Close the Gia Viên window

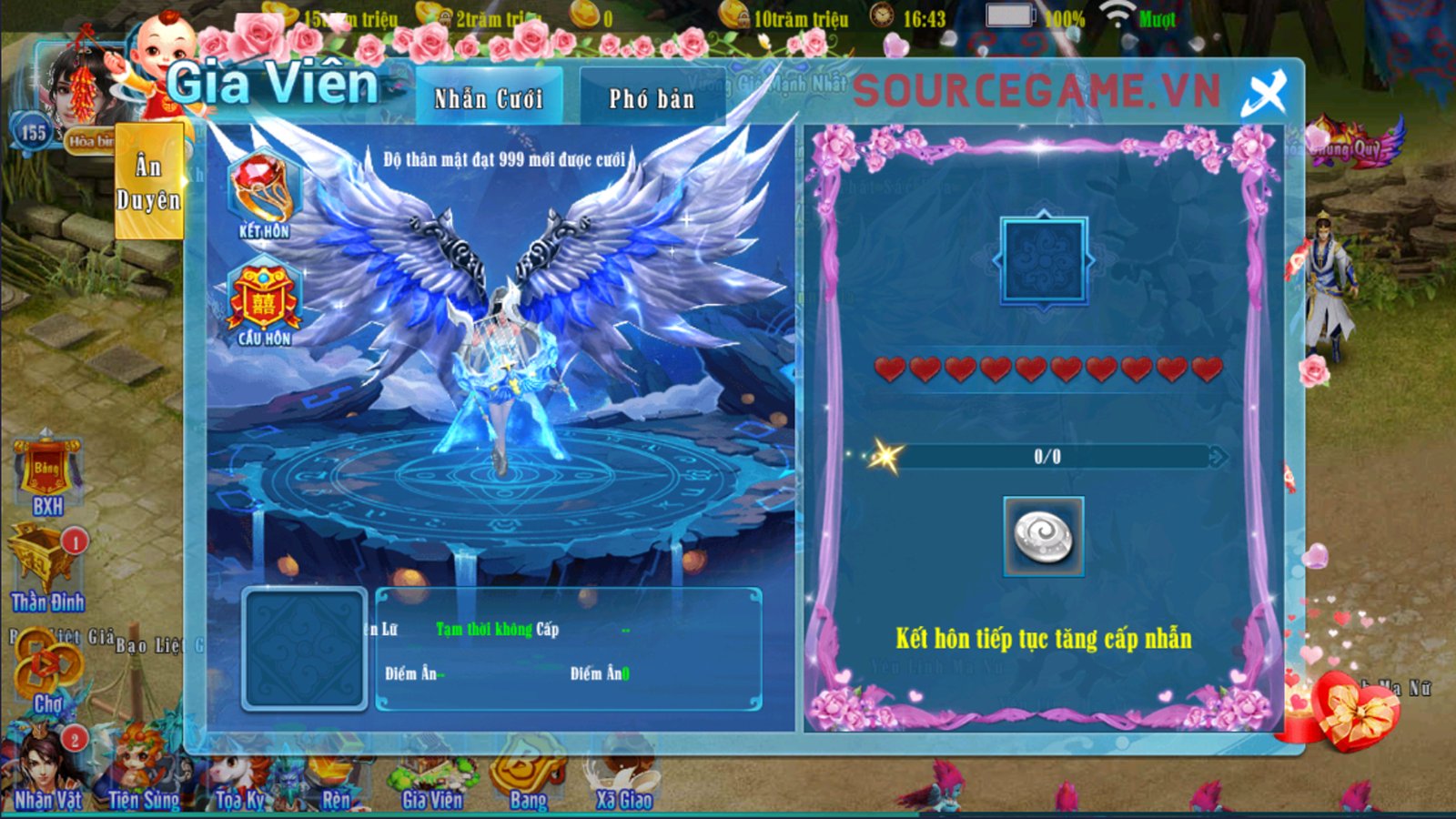[1265, 92]
